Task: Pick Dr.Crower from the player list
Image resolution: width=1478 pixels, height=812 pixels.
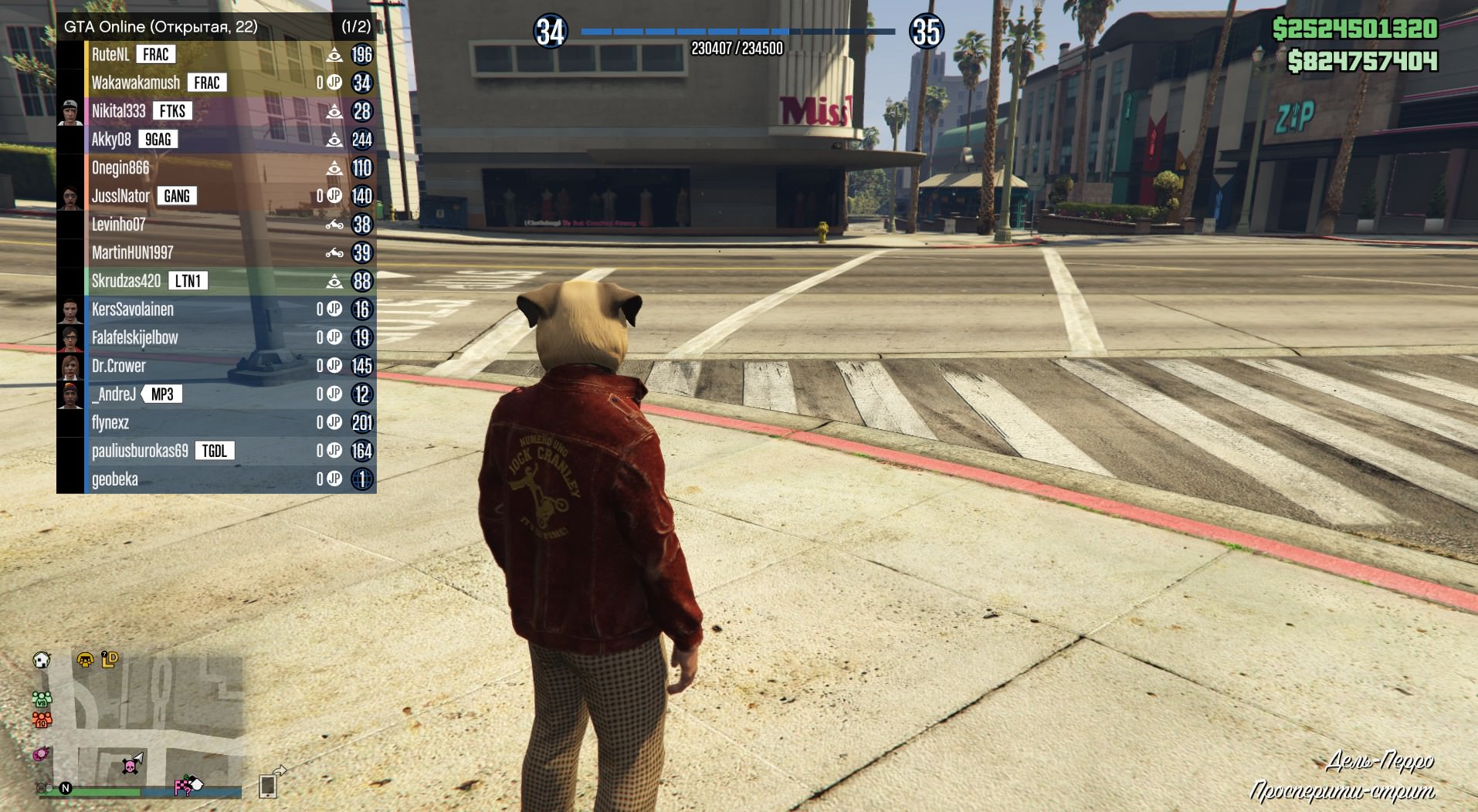Action: click(x=118, y=366)
